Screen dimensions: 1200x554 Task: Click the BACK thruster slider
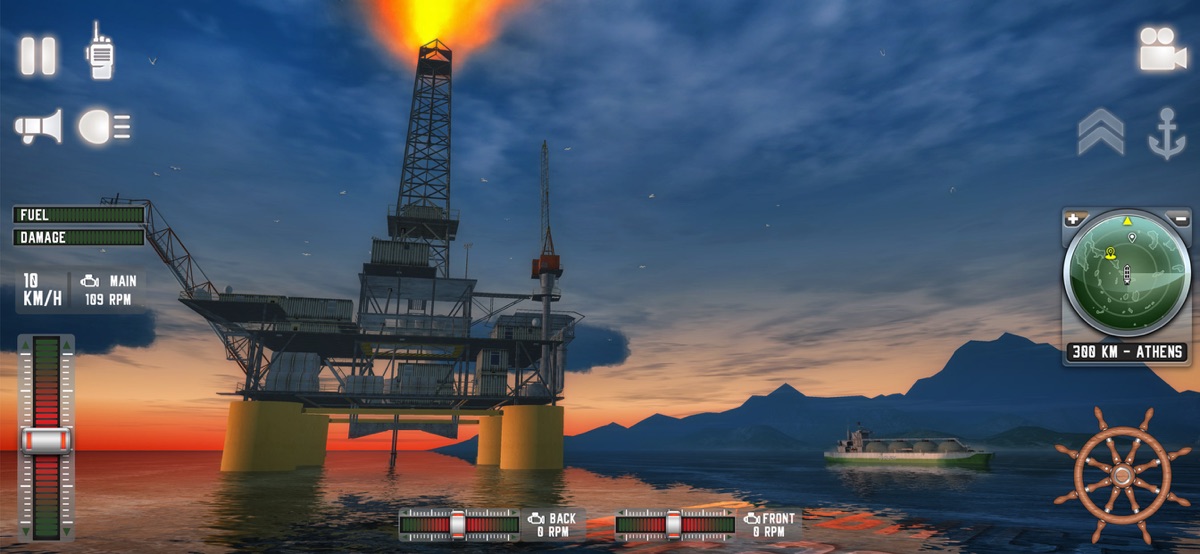[459, 523]
